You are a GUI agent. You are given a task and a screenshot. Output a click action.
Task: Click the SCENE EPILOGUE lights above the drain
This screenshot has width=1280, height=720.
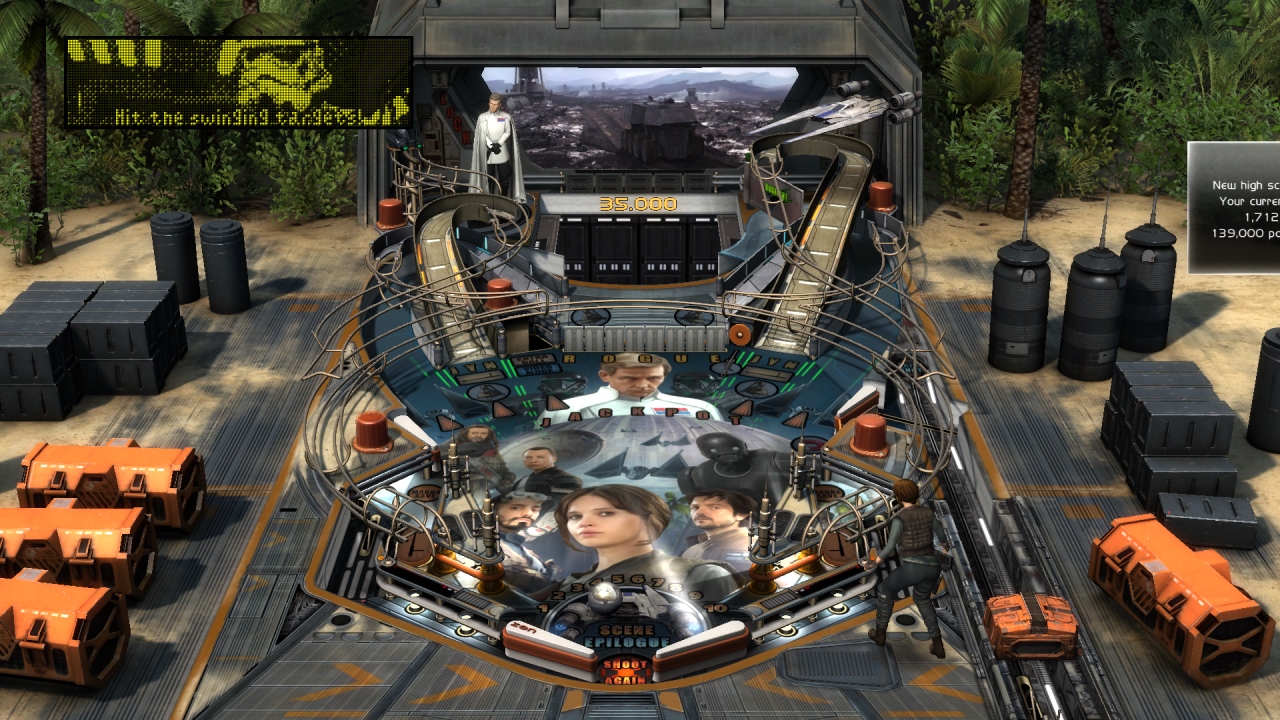tap(625, 634)
